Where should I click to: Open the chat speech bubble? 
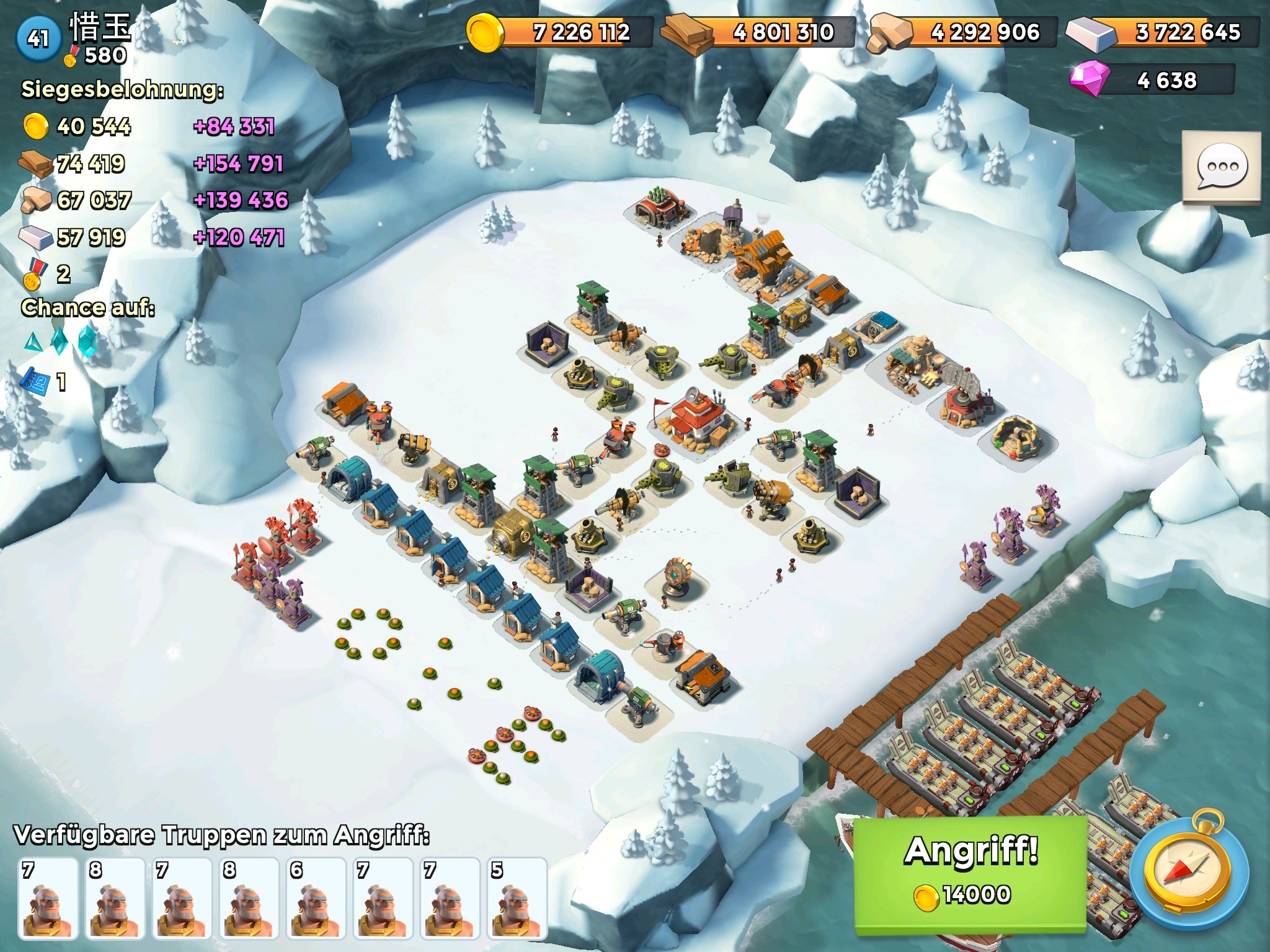(x=1222, y=167)
